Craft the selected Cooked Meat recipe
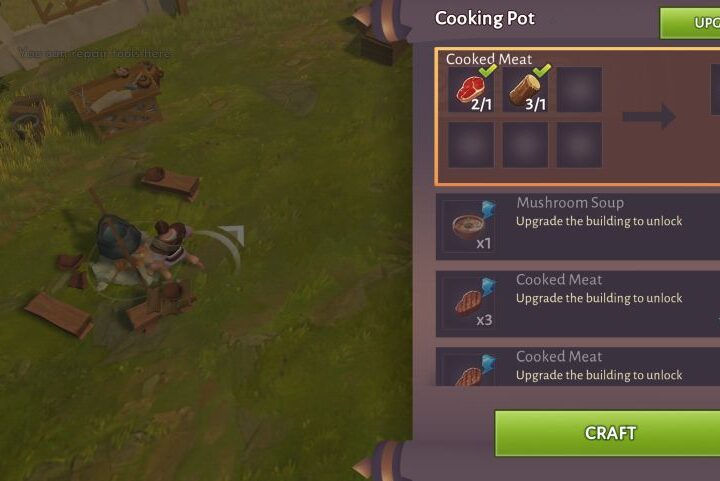The width and height of the screenshot is (720, 481). tap(608, 433)
